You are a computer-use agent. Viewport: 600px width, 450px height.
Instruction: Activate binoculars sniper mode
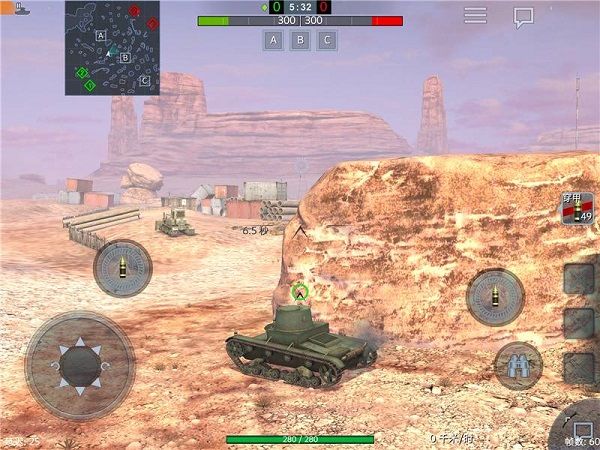click(x=518, y=365)
